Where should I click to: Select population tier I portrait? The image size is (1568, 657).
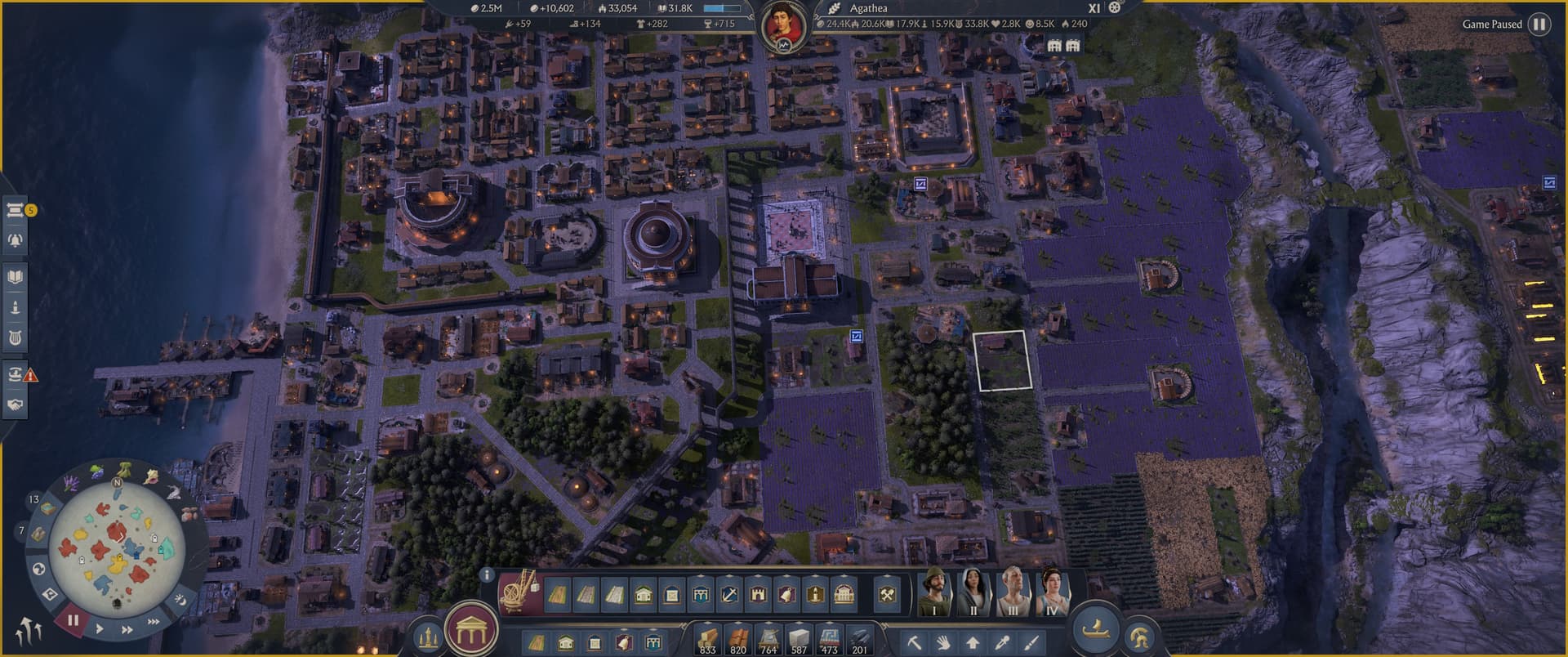point(934,592)
